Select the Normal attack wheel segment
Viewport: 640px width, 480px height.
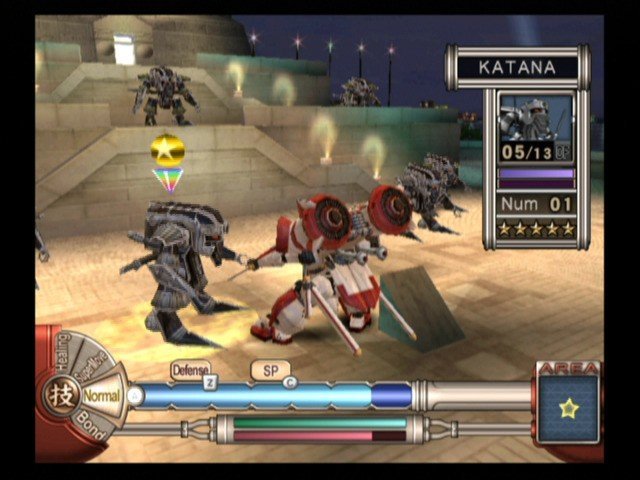pyautogui.click(x=100, y=396)
